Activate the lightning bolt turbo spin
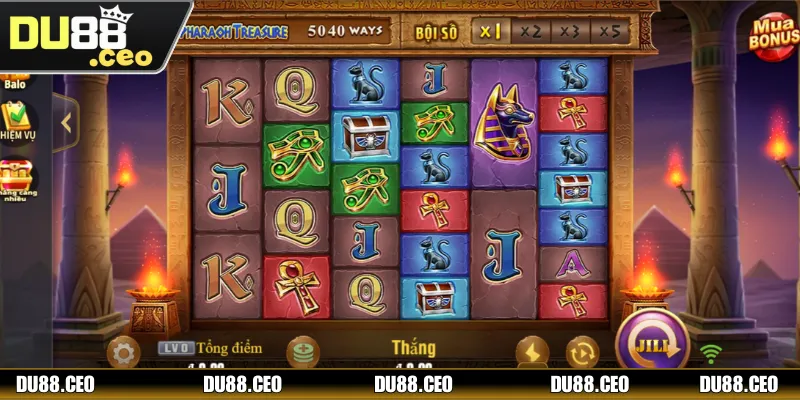The image size is (800, 400). tap(532, 351)
